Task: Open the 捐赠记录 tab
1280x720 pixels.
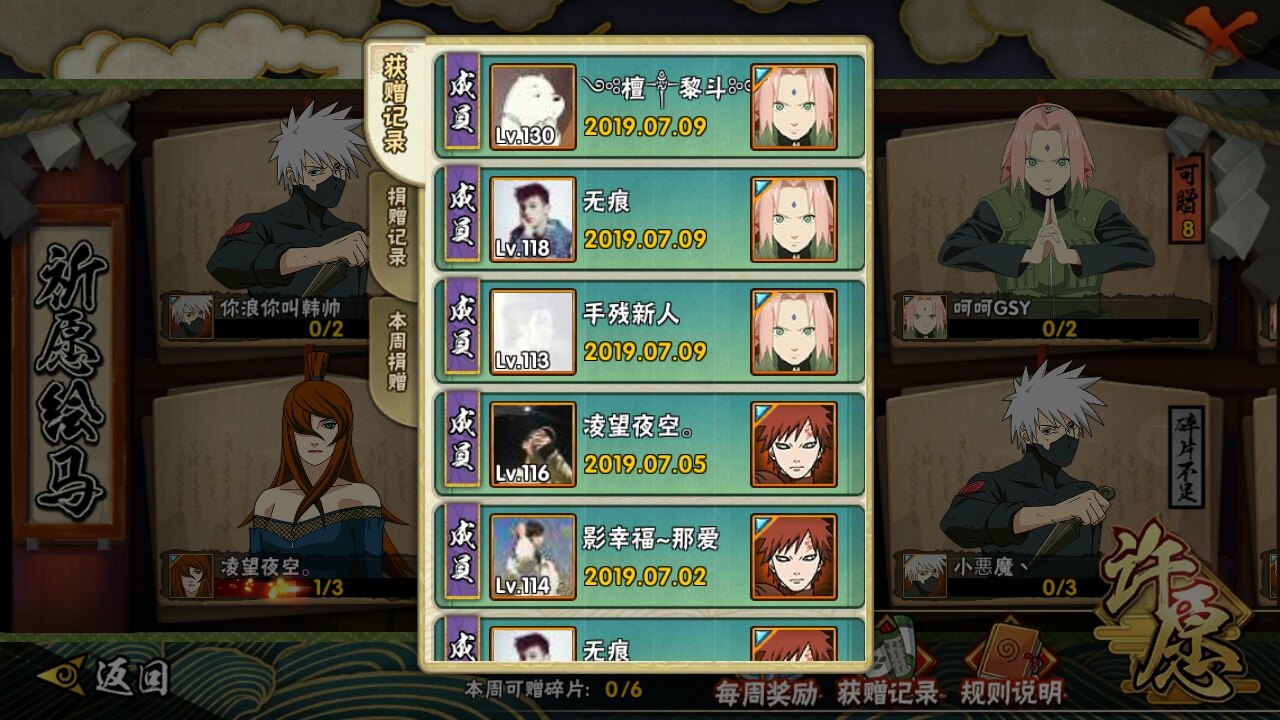Action: [x=397, y=227]
